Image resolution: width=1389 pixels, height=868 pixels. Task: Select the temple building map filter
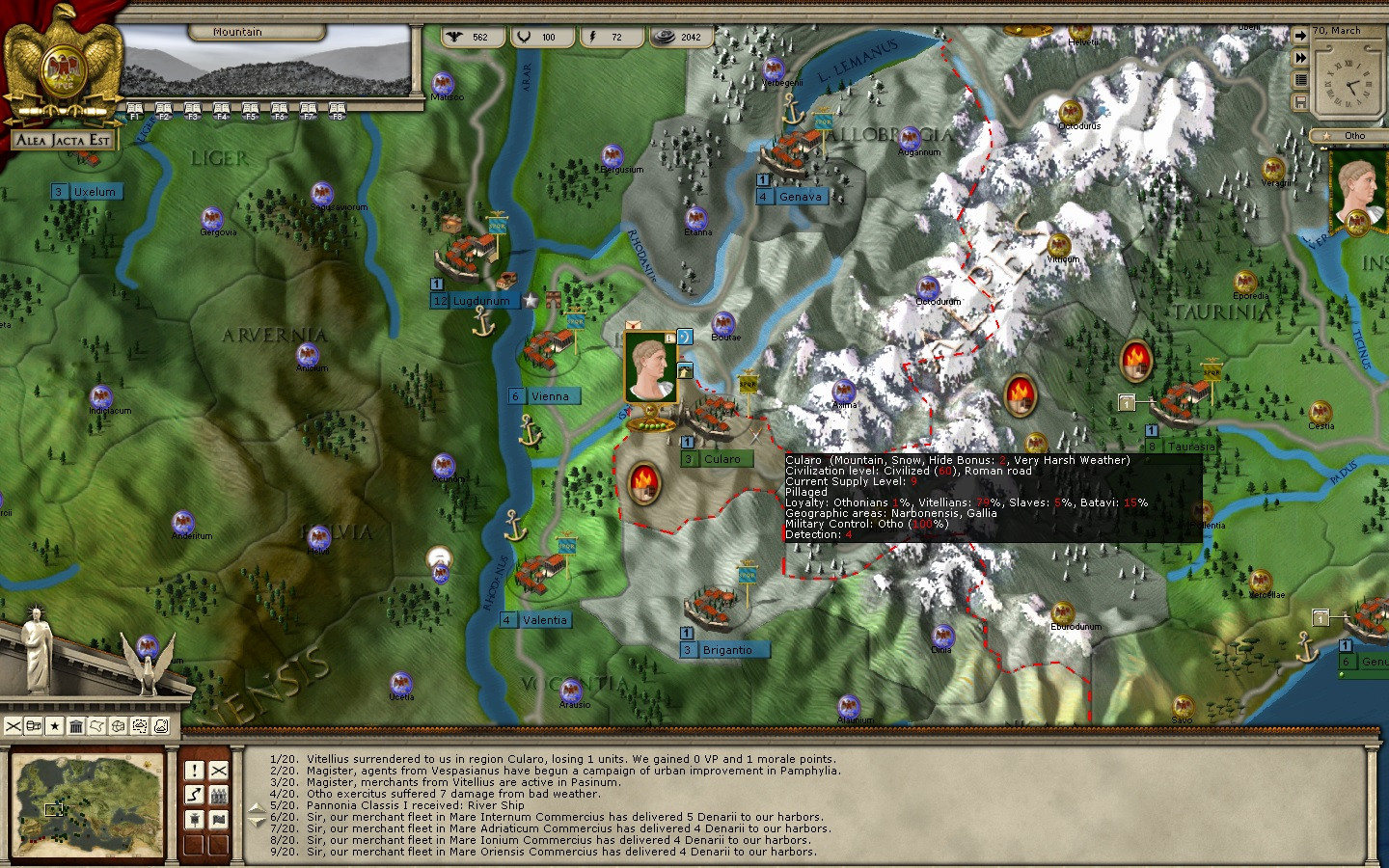point(76,725)
